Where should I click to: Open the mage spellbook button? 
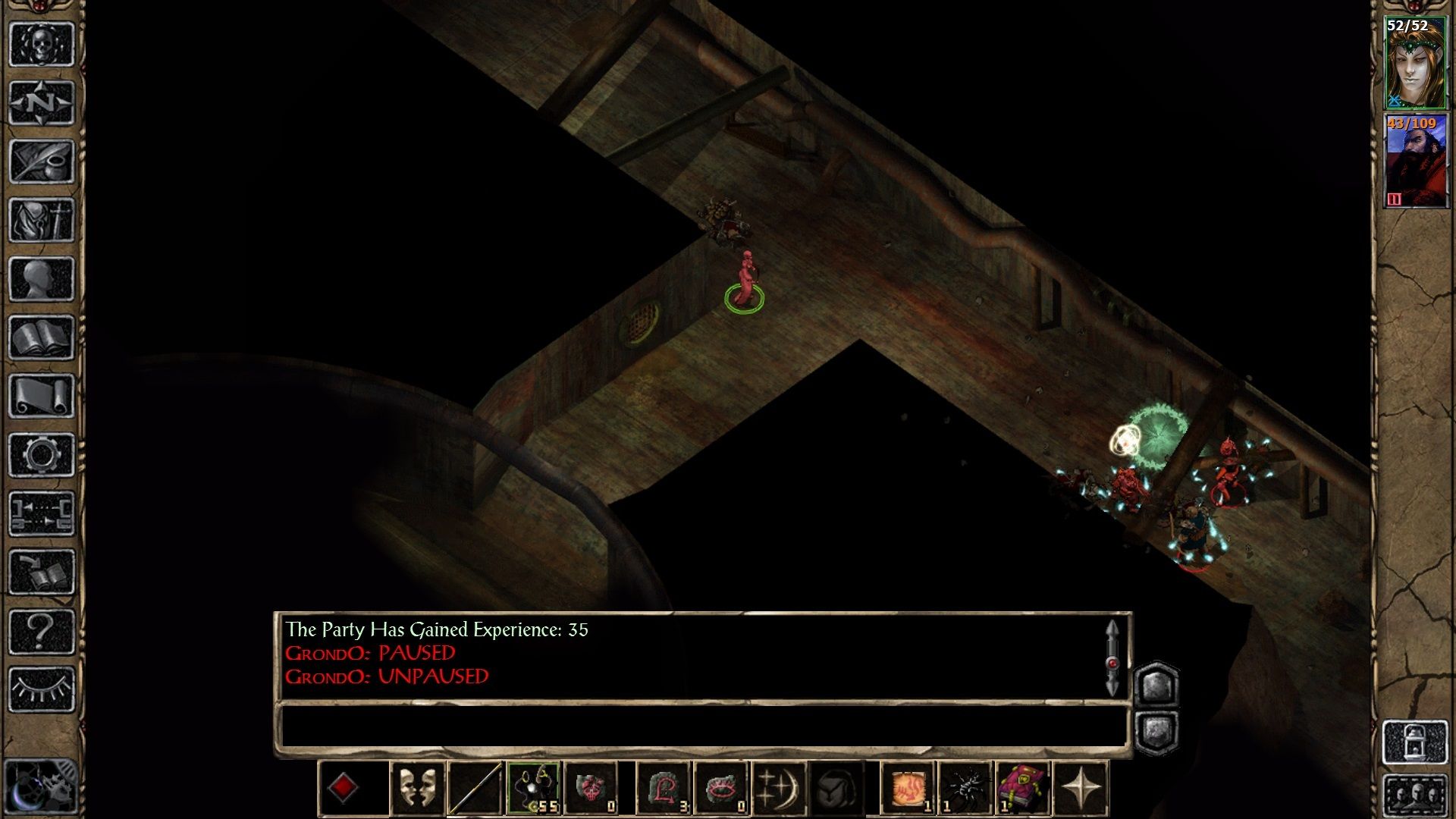tap(41, 337)
